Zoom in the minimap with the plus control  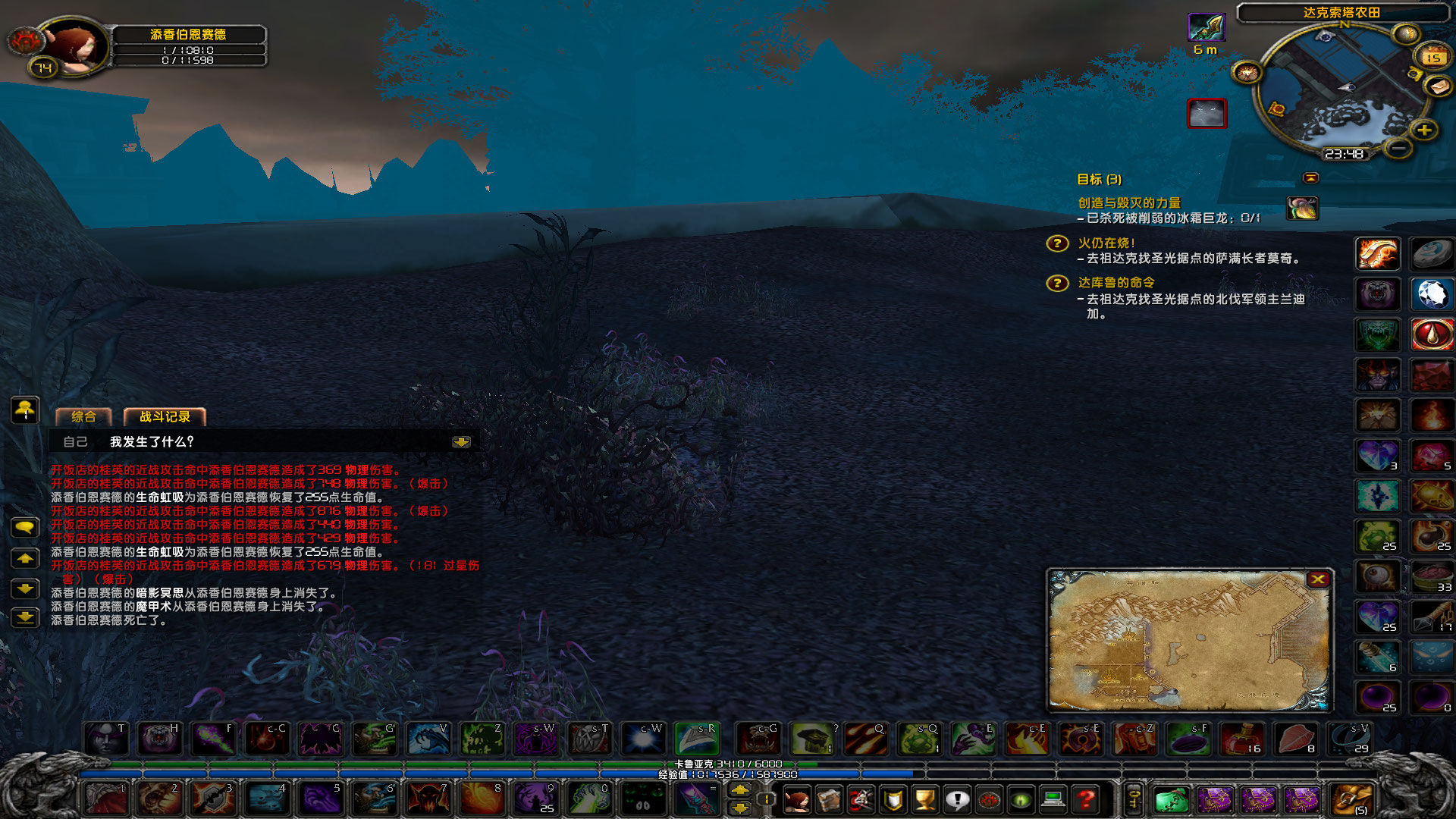click(1423, 130)
